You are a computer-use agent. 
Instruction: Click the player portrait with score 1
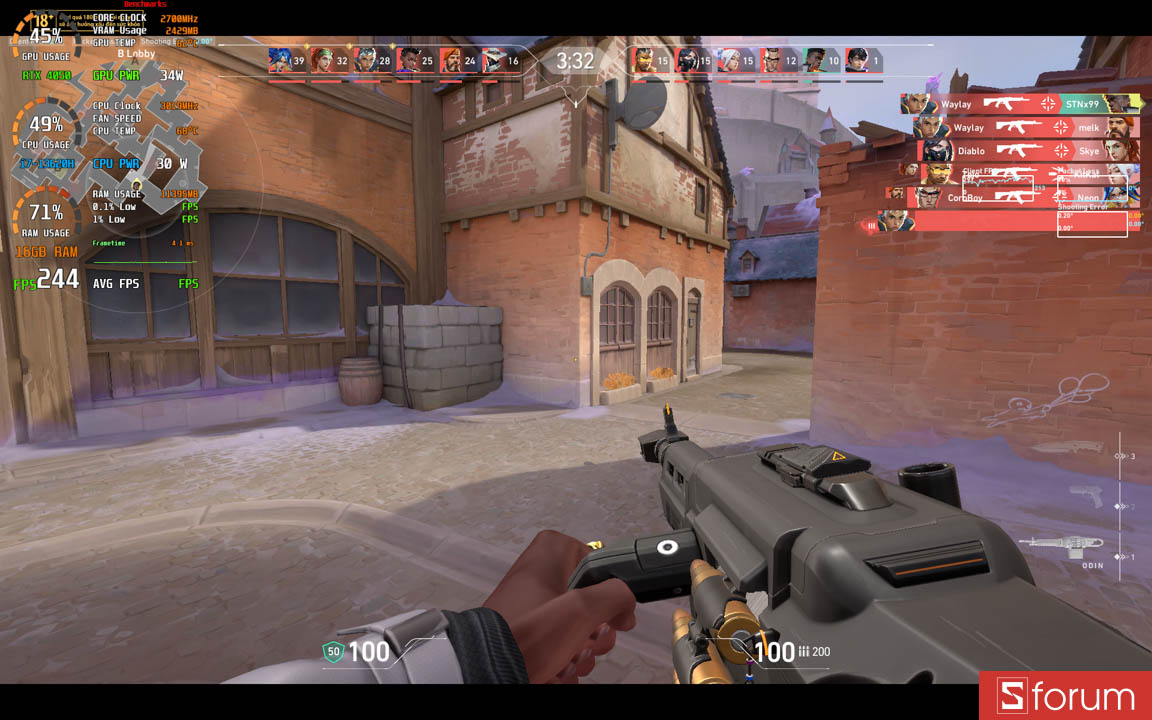pyautogui.click(x=857, y=61)
